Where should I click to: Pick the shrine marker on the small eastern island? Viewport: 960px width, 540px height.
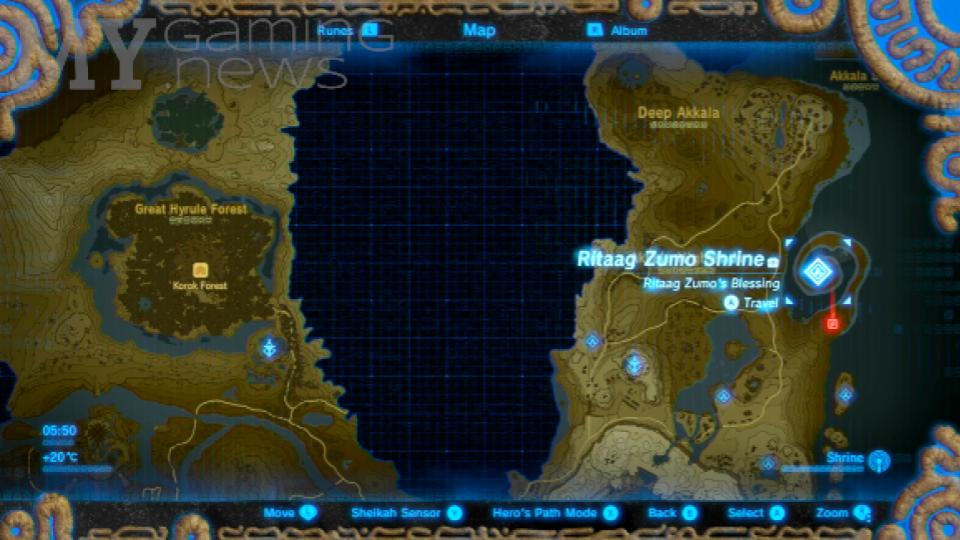click(845, 394)
